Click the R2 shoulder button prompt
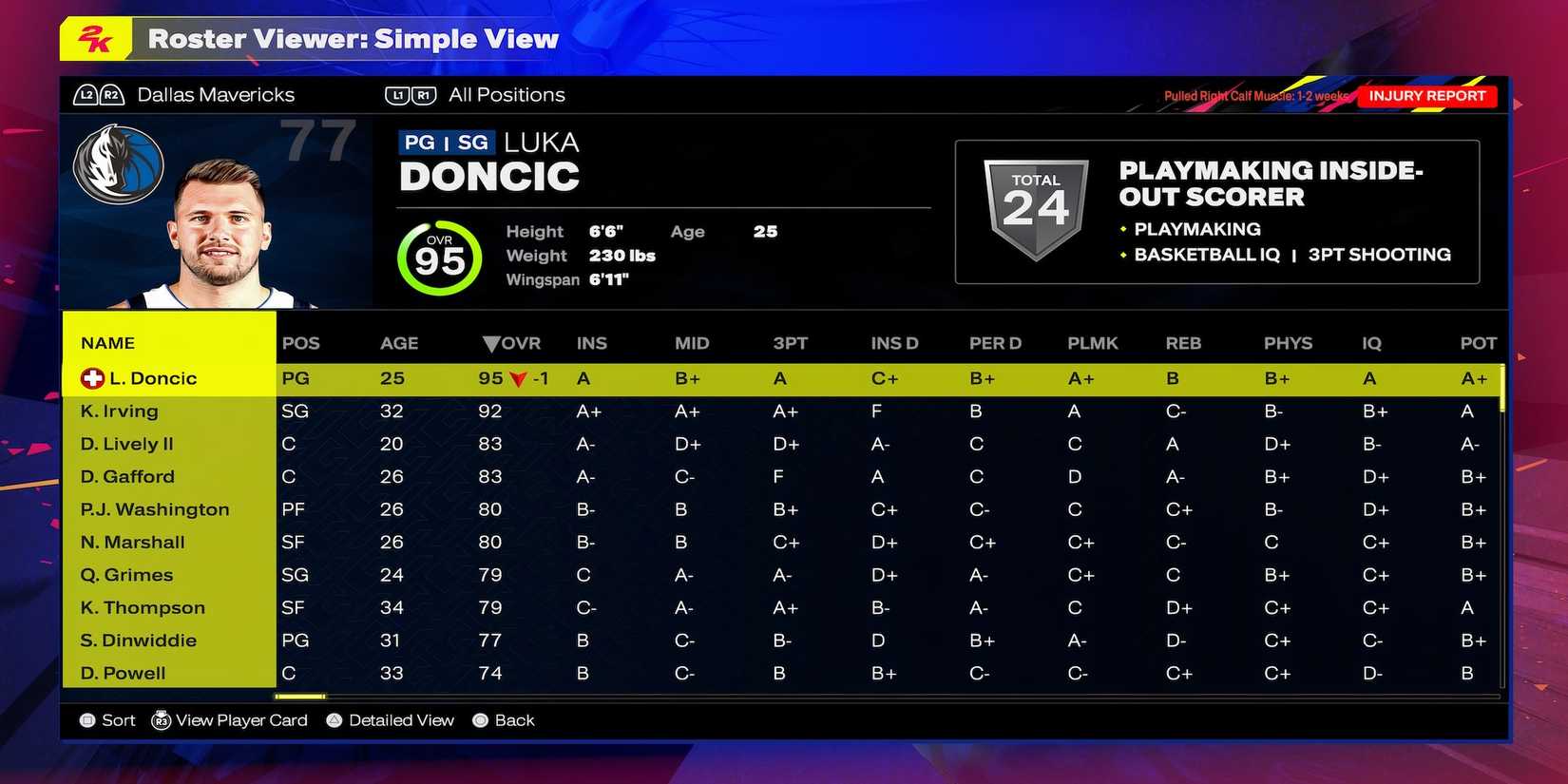The height and width of the screenshot is (784, 1568). [110, 94]
